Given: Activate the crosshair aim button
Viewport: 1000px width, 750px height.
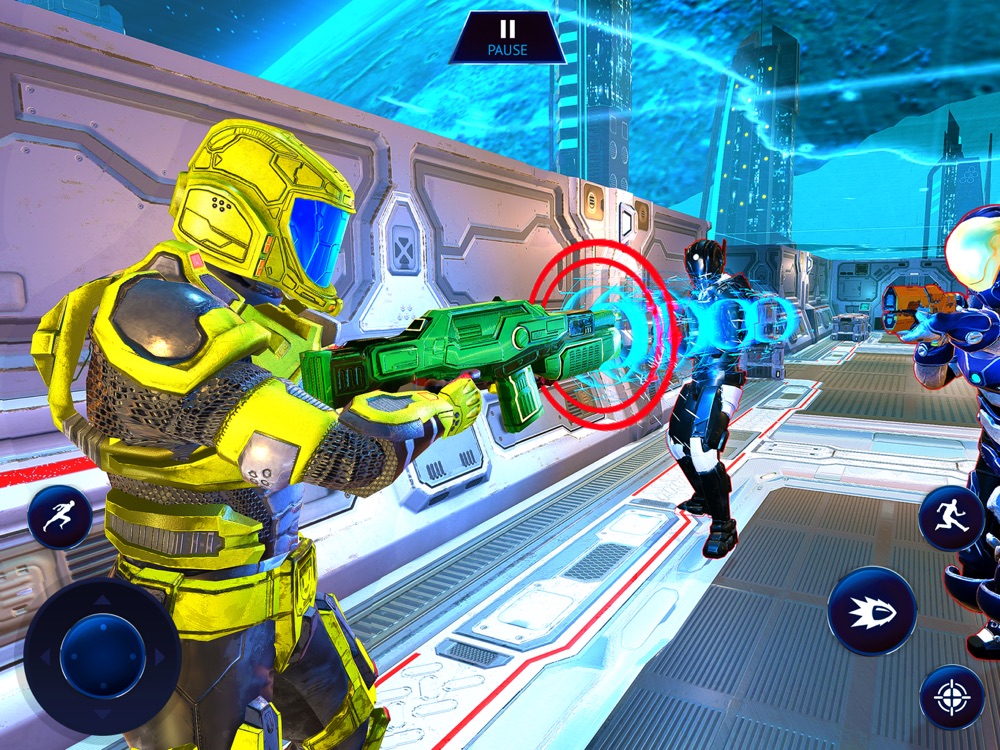Looking at the screenshot, I should click(x=951, y=696).
